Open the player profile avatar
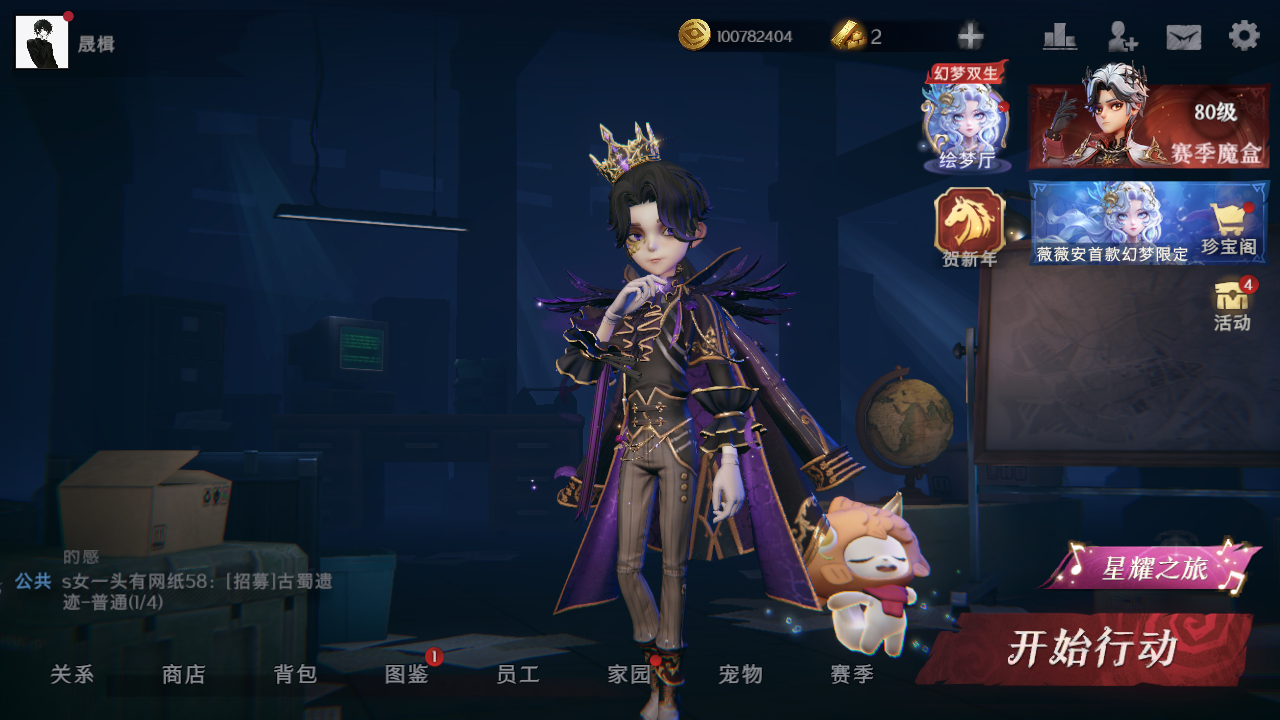The width and height of the screenshot is (1280, 720). 42,42
